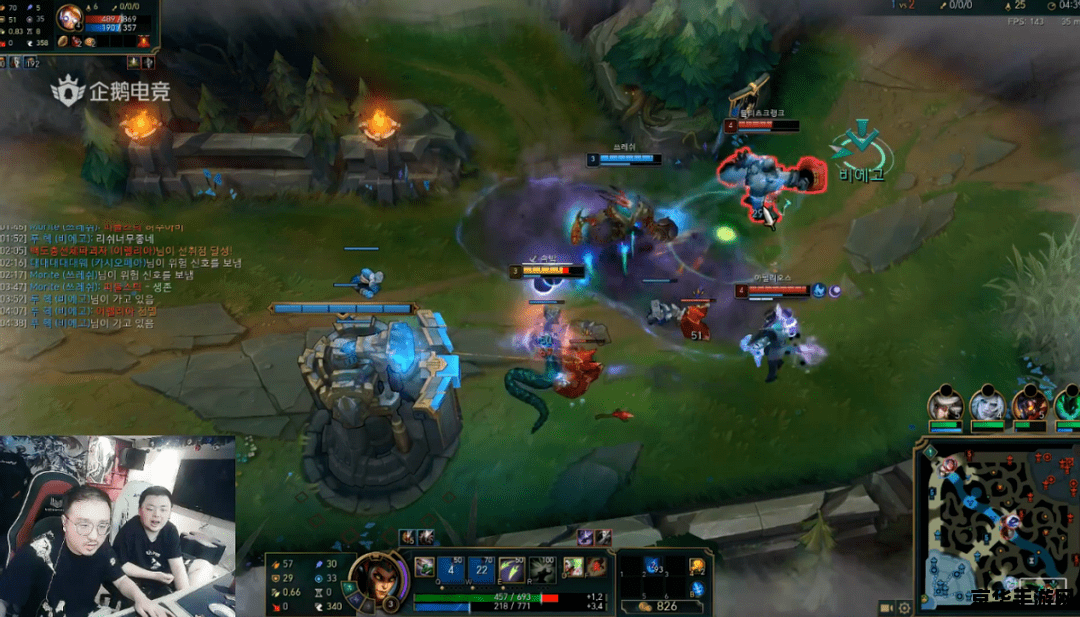Open the shop via the 826 gold button
Screen dimensions: 1080x617
pos(659,606)
